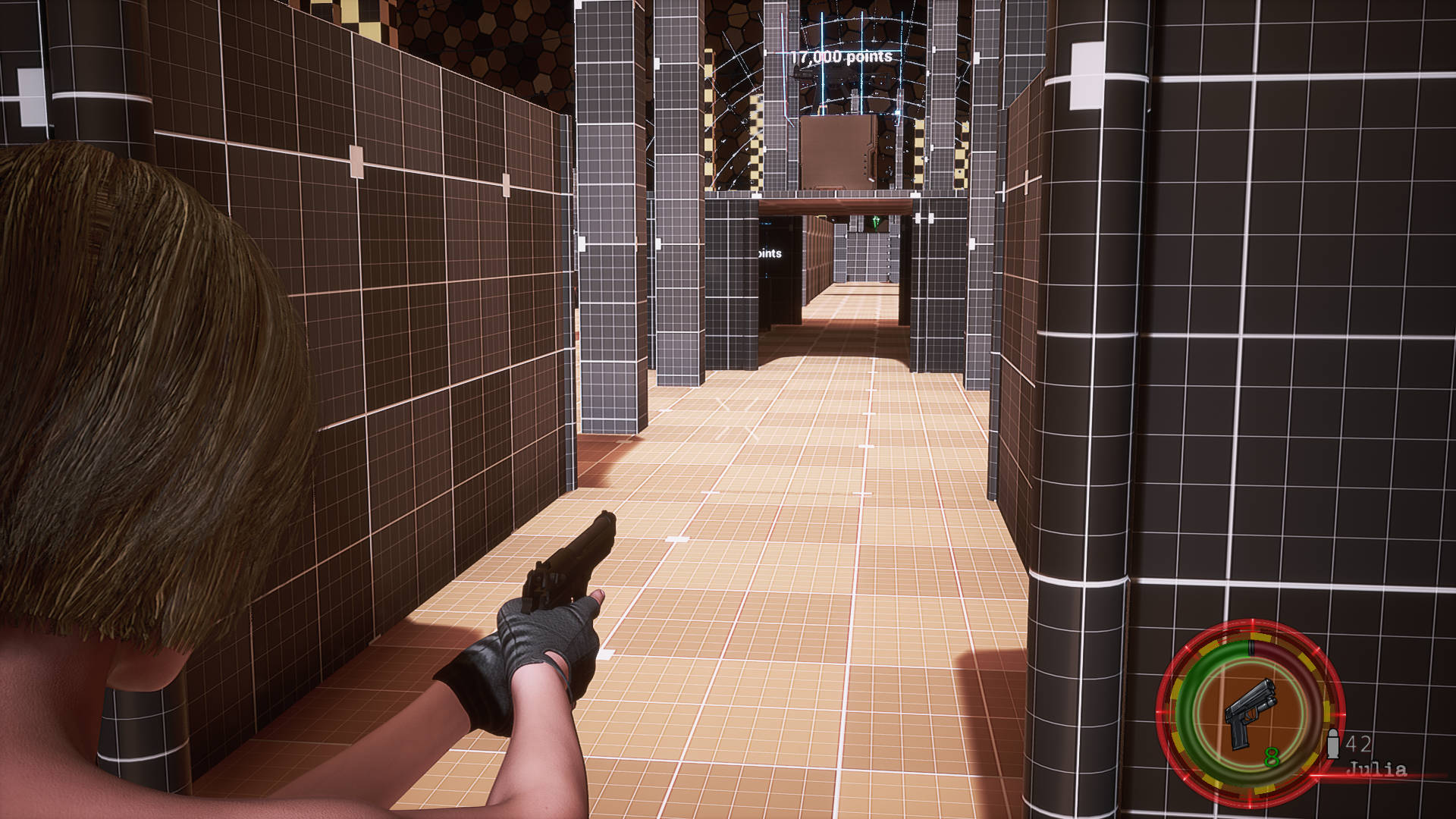This screenshot has width=1456, height=819.
Task: Click the loaded ammo number 8
Action: click(1271, 757)
